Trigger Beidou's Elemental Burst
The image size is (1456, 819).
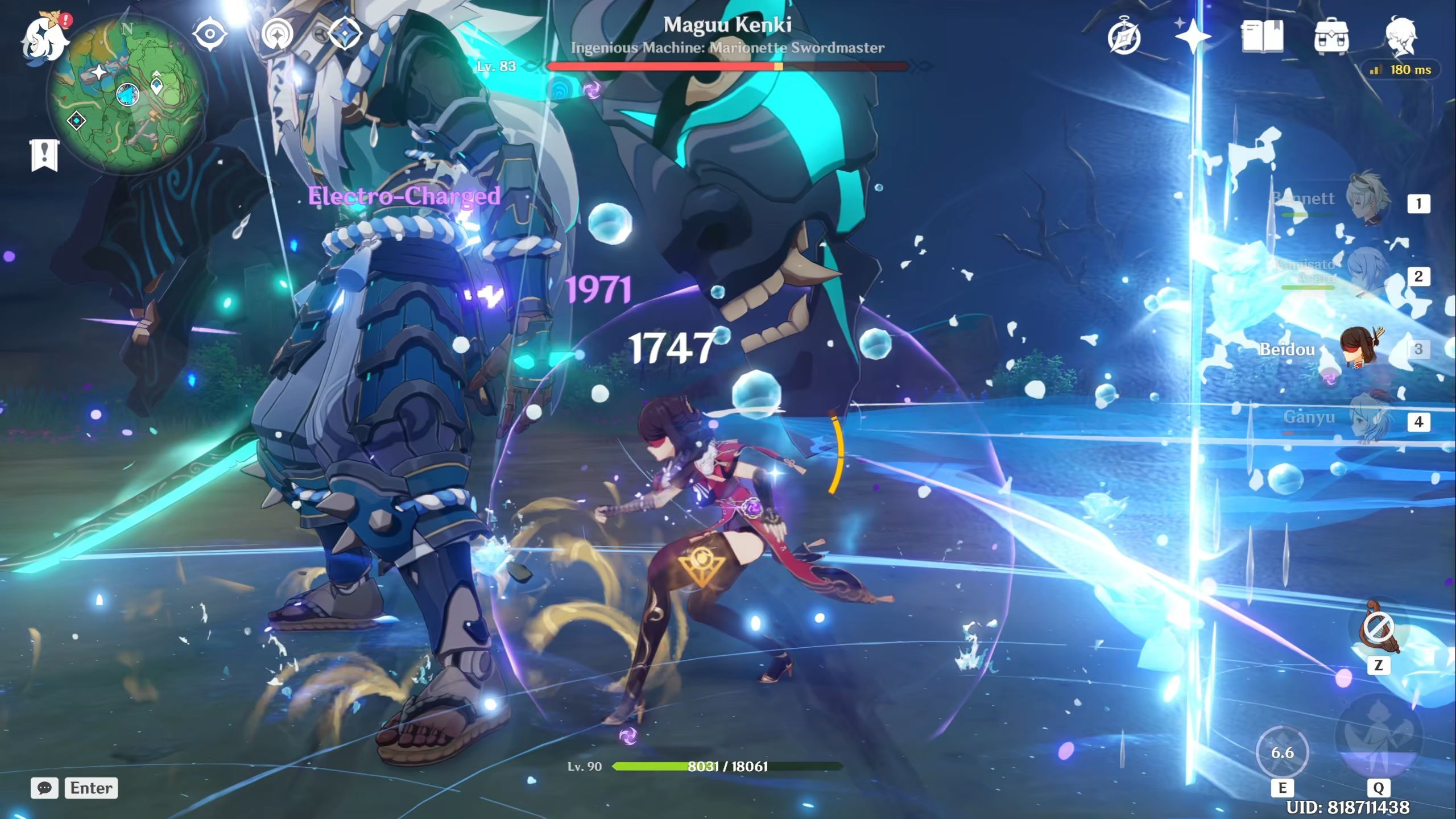[x=1378, y=739]
